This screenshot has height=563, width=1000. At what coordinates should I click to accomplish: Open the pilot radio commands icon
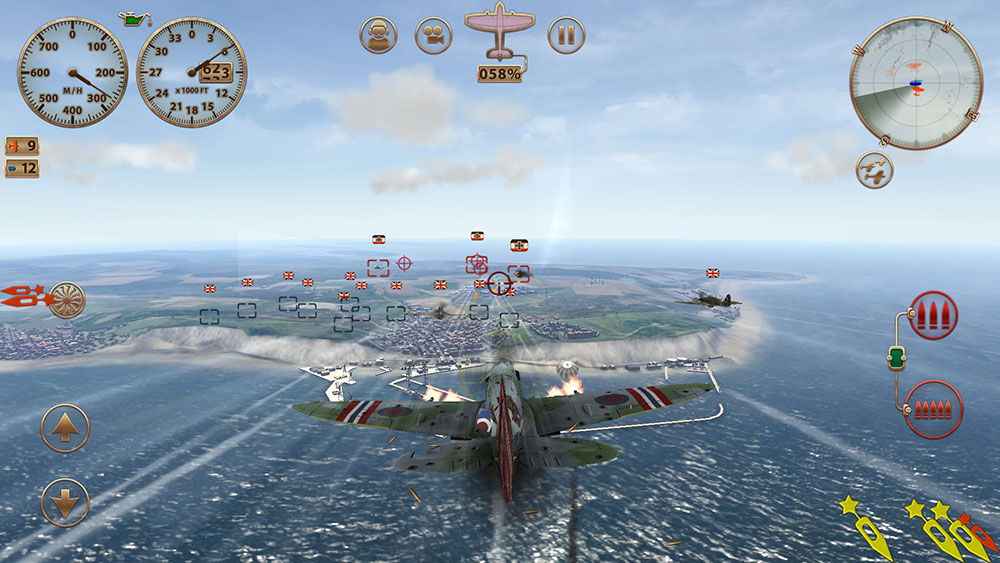point(378,36)
